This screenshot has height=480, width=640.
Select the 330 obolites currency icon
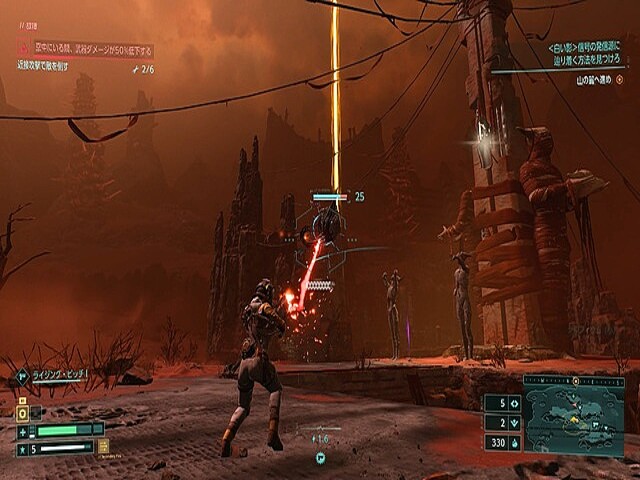click(x=514, y=442)
